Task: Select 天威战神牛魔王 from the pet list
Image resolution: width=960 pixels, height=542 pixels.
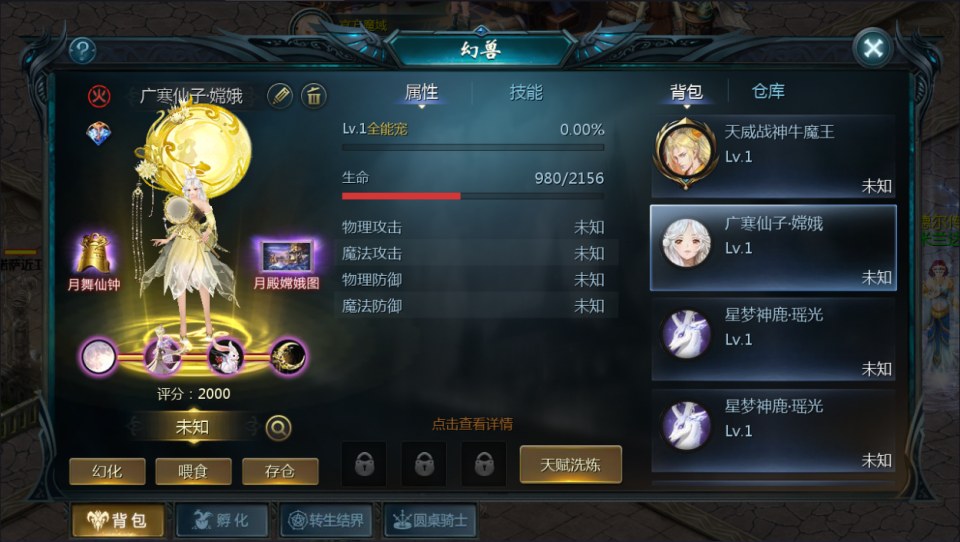Action: (773, 156)
